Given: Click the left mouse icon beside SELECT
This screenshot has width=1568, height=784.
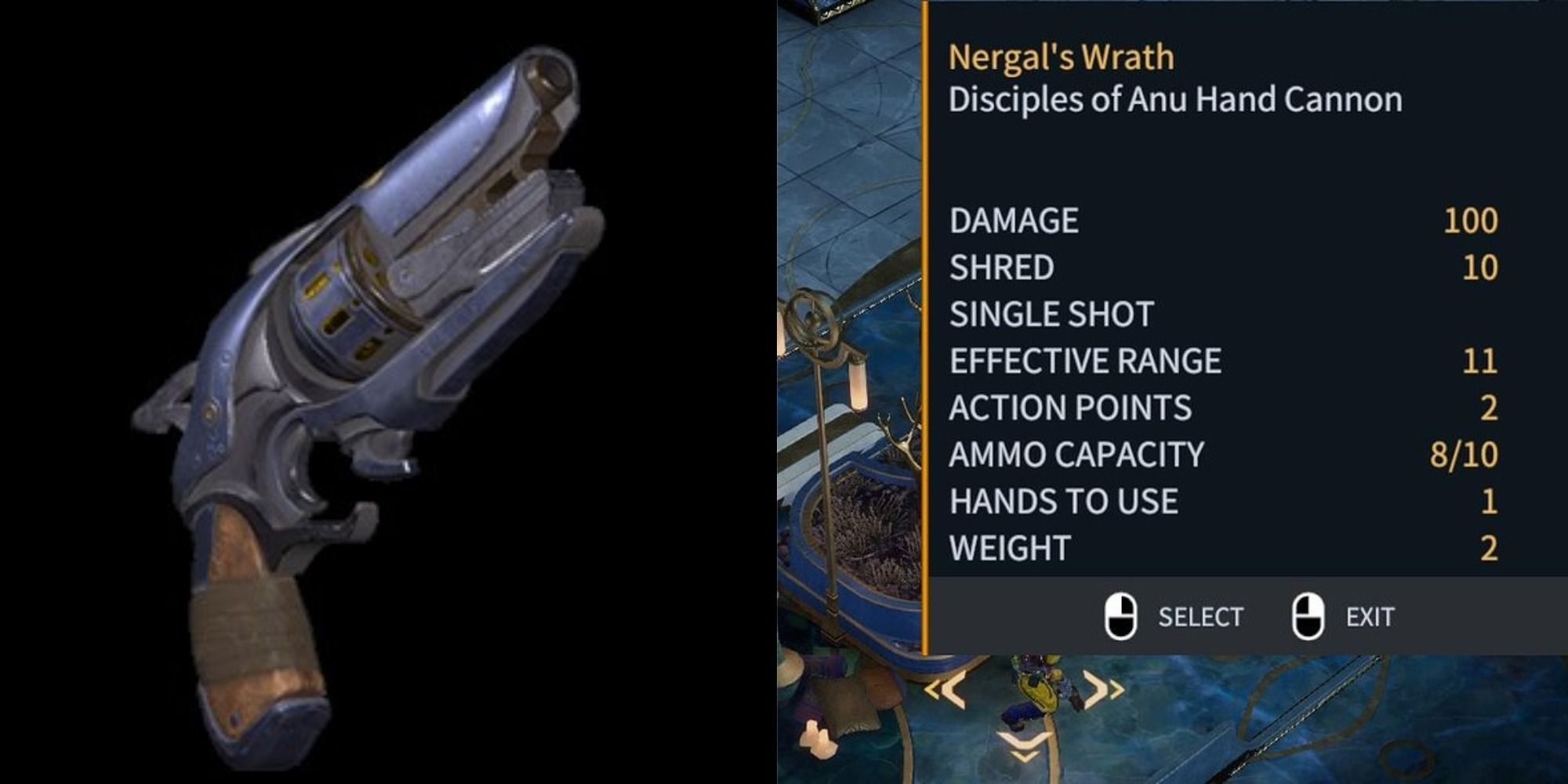Looking at the screenshot, I should pyautogui.click(x=1123, y=616).
